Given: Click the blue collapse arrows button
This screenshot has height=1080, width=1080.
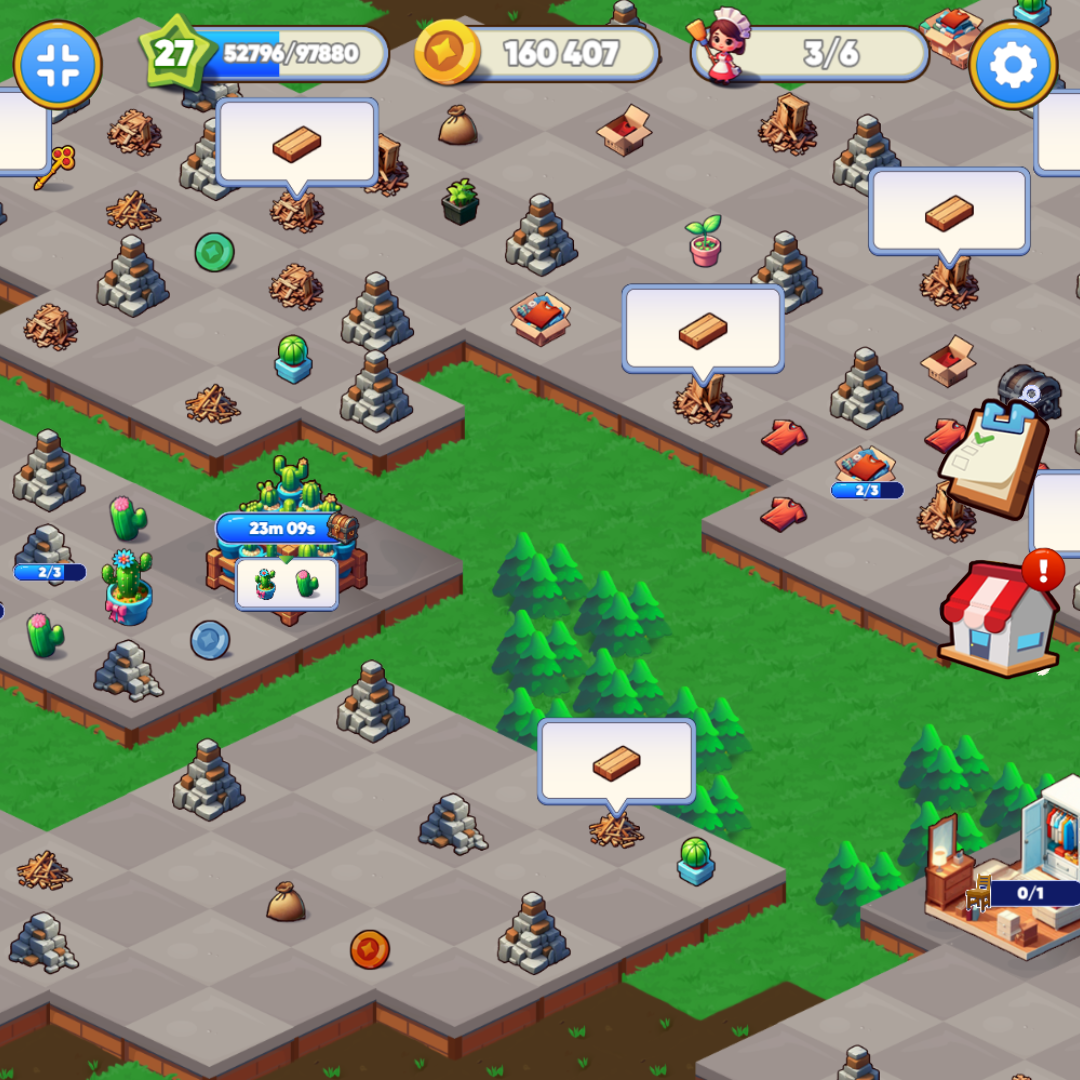Looking at the screenshot, I should point(58,65).
